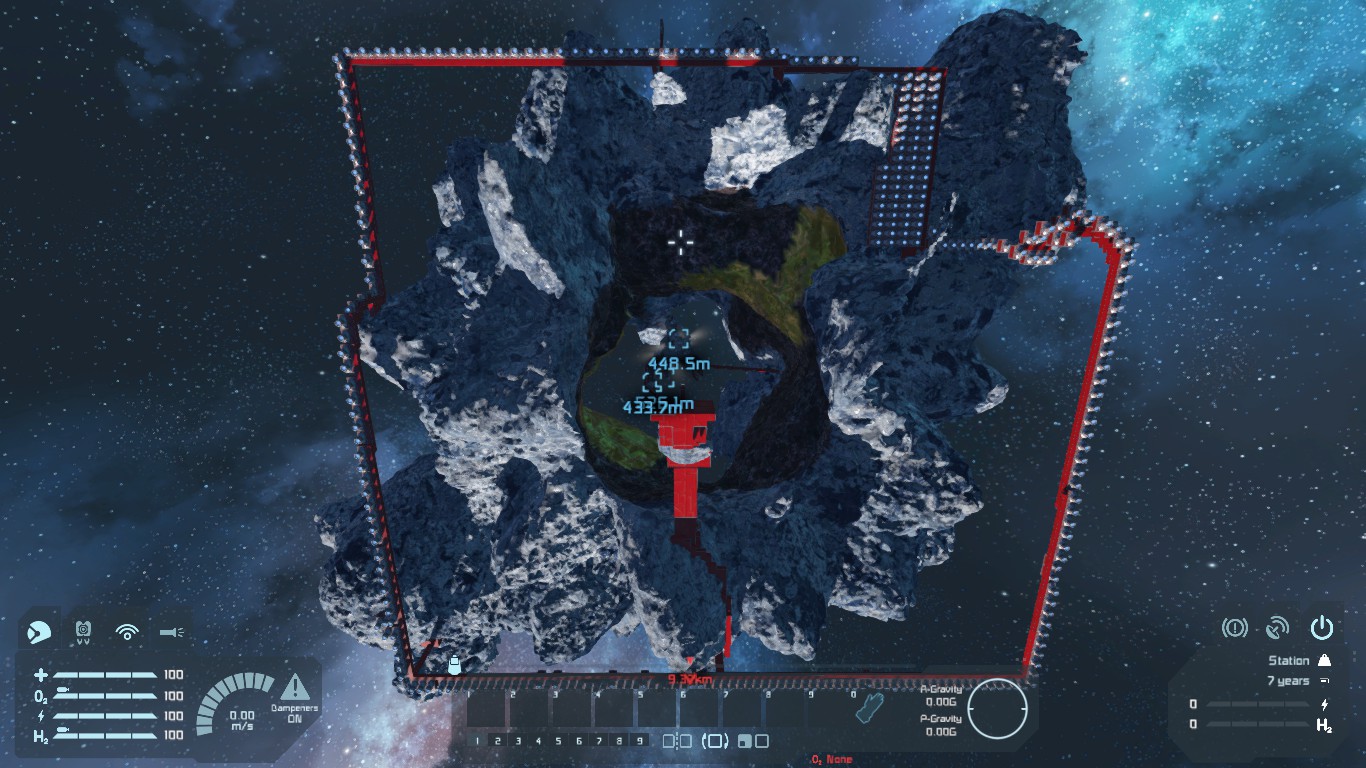Click the jetpack suit icon
1366x768 pixels.
[80, 630]
